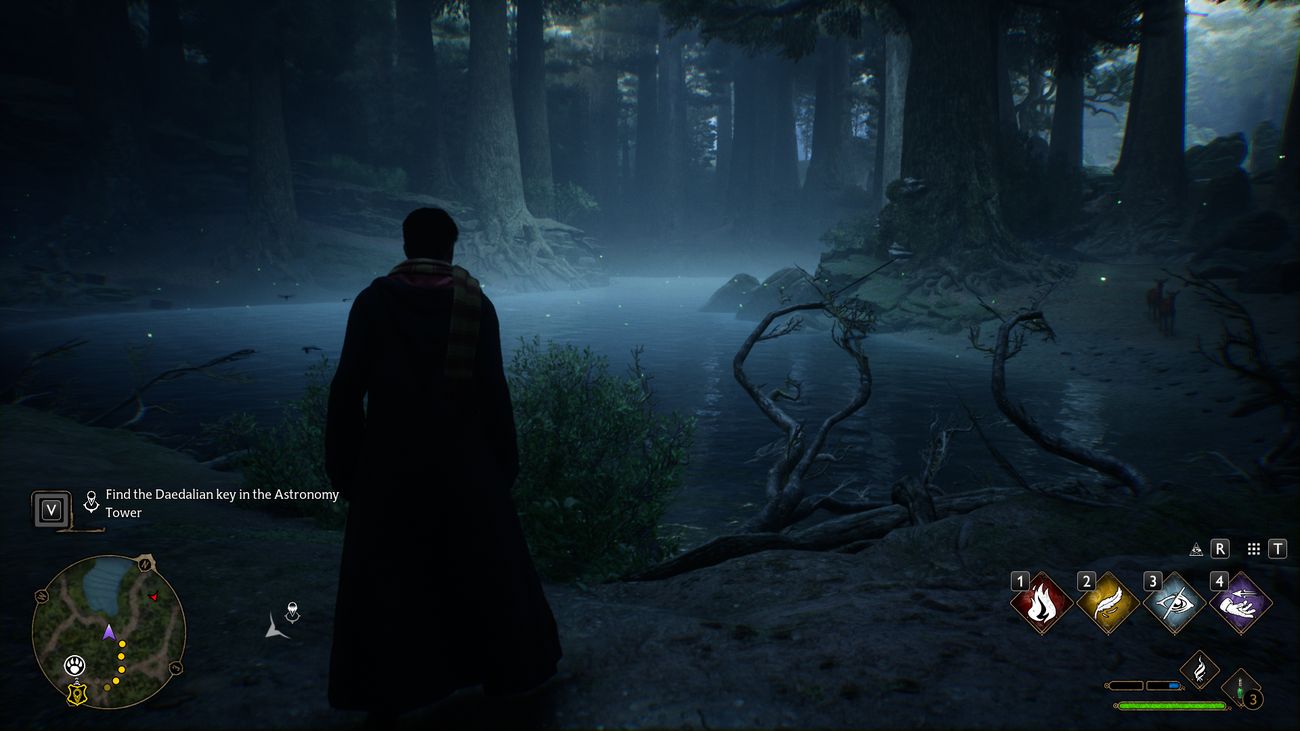Open the spell set grid icon
The height and width of the screenshot is (731, 1300).
[x=1253, y=549]
